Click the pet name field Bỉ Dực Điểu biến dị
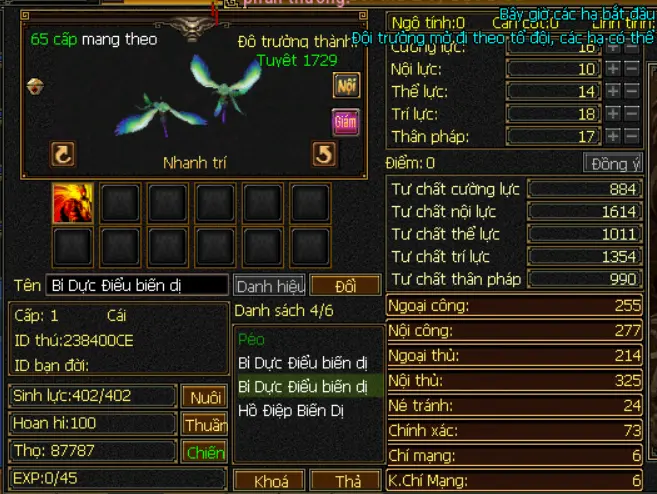This screenshot has height=494, width=657. coord(136,286)
